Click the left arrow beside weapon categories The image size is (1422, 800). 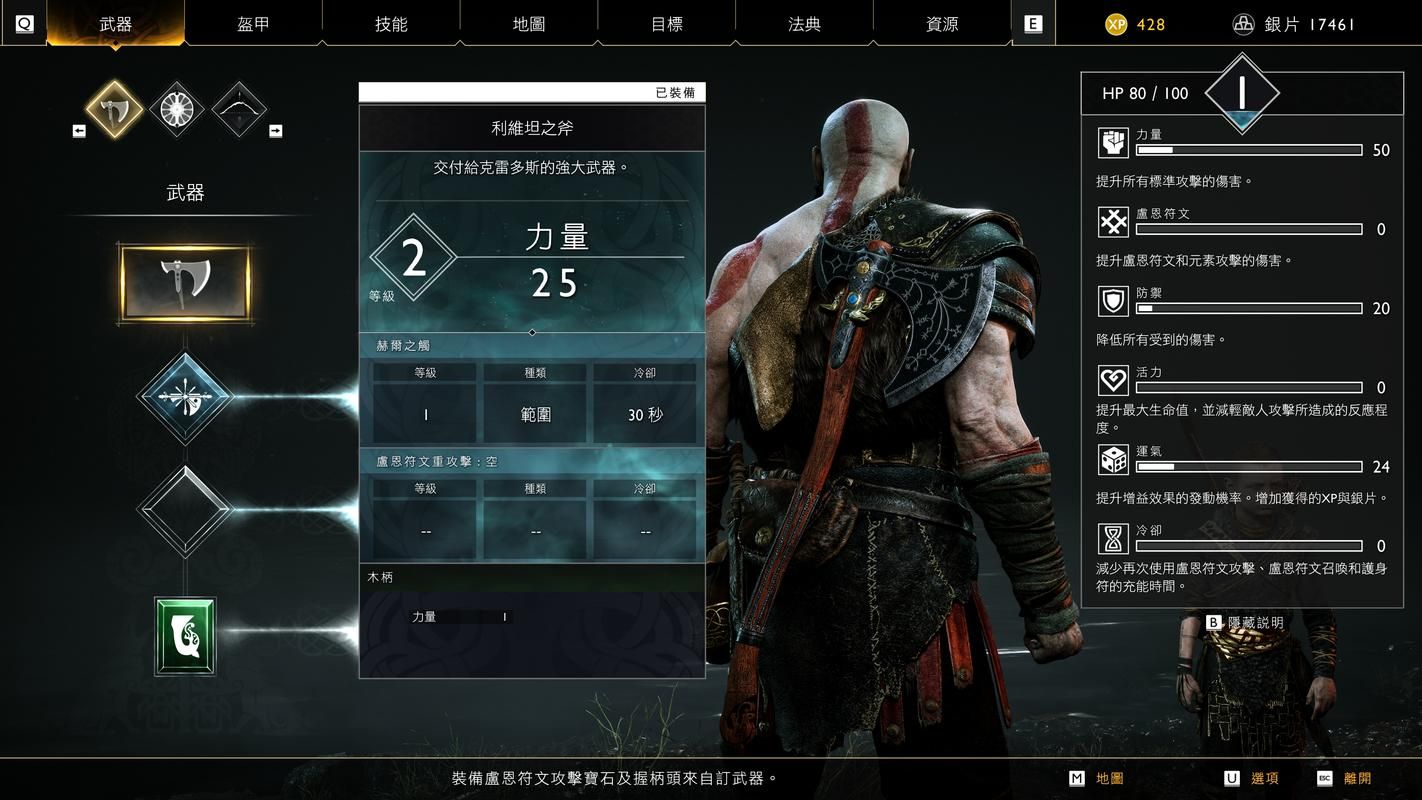click(x=79, y=131)
